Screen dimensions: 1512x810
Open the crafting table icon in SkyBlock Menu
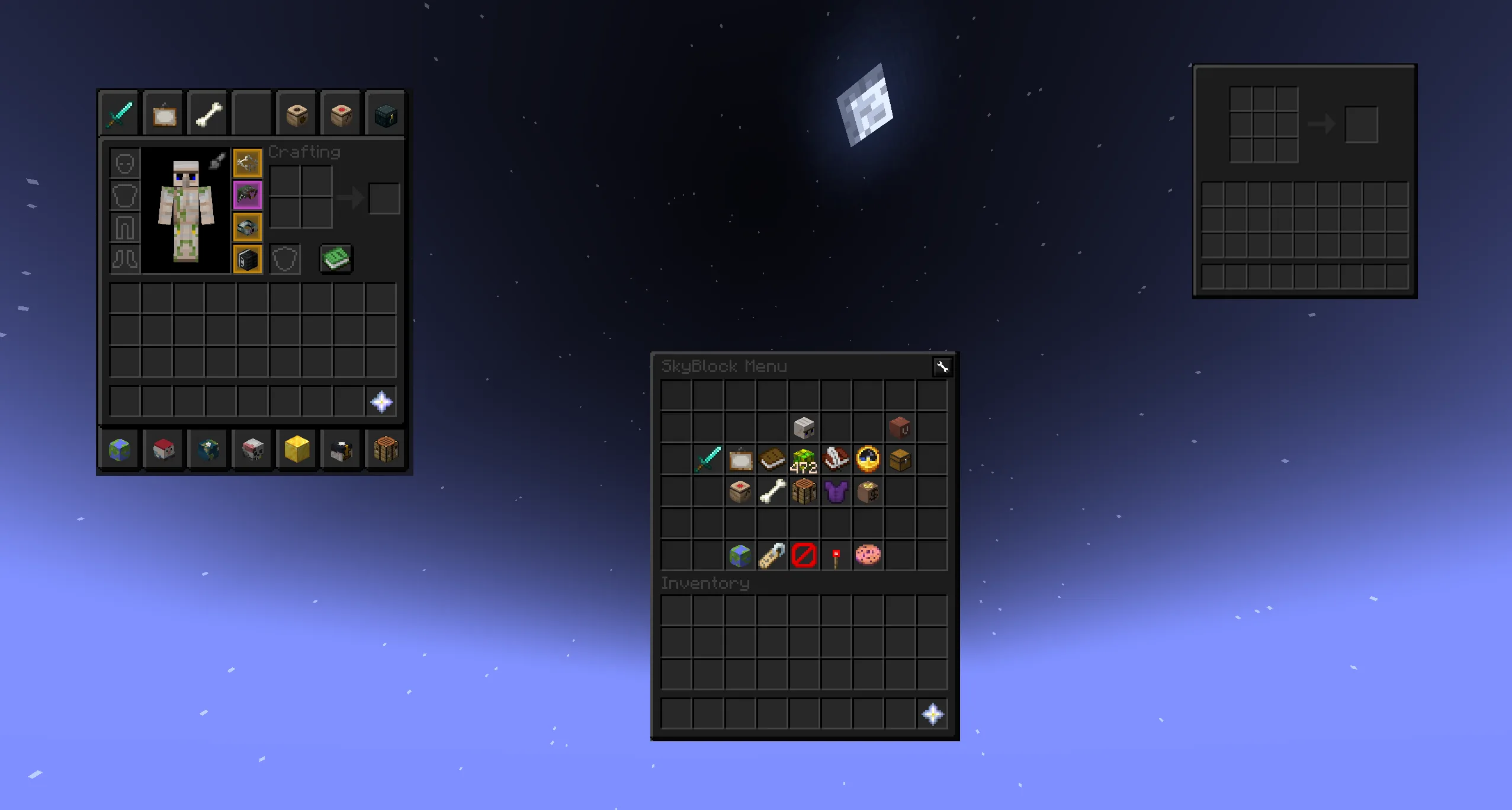805,492
